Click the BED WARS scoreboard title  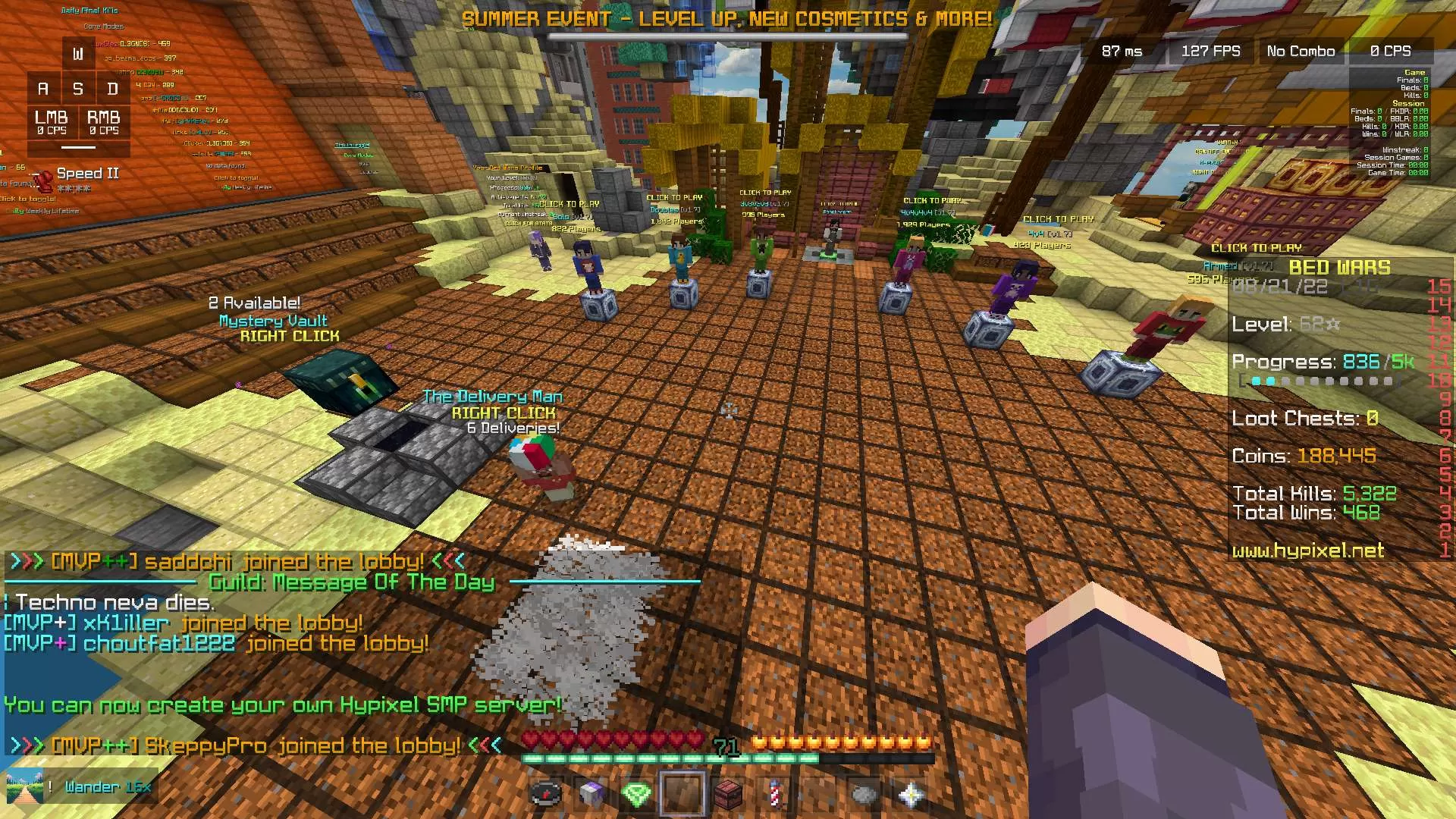1338,267
